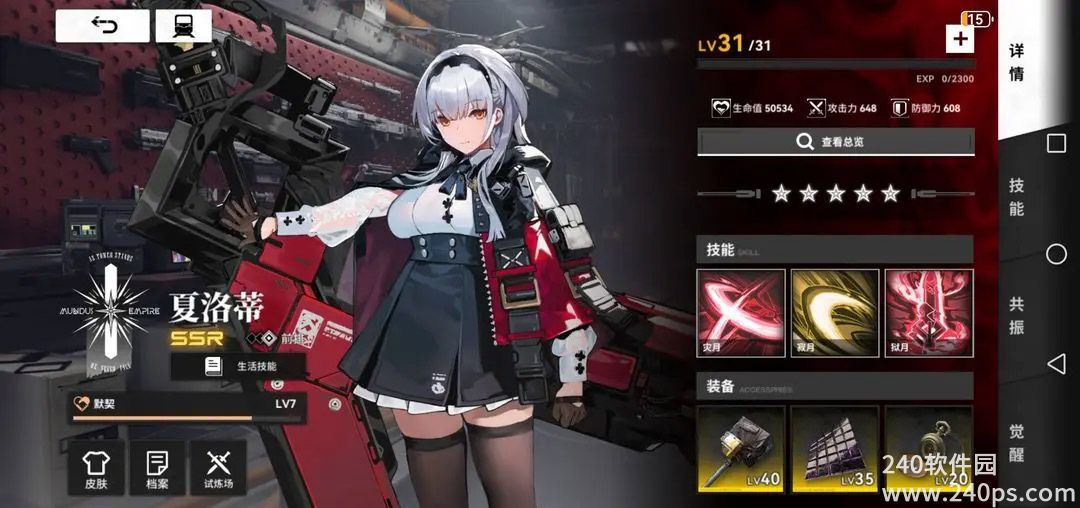
Task: Open the 生活技能 life skills button
Action: (x=238, y=366)
